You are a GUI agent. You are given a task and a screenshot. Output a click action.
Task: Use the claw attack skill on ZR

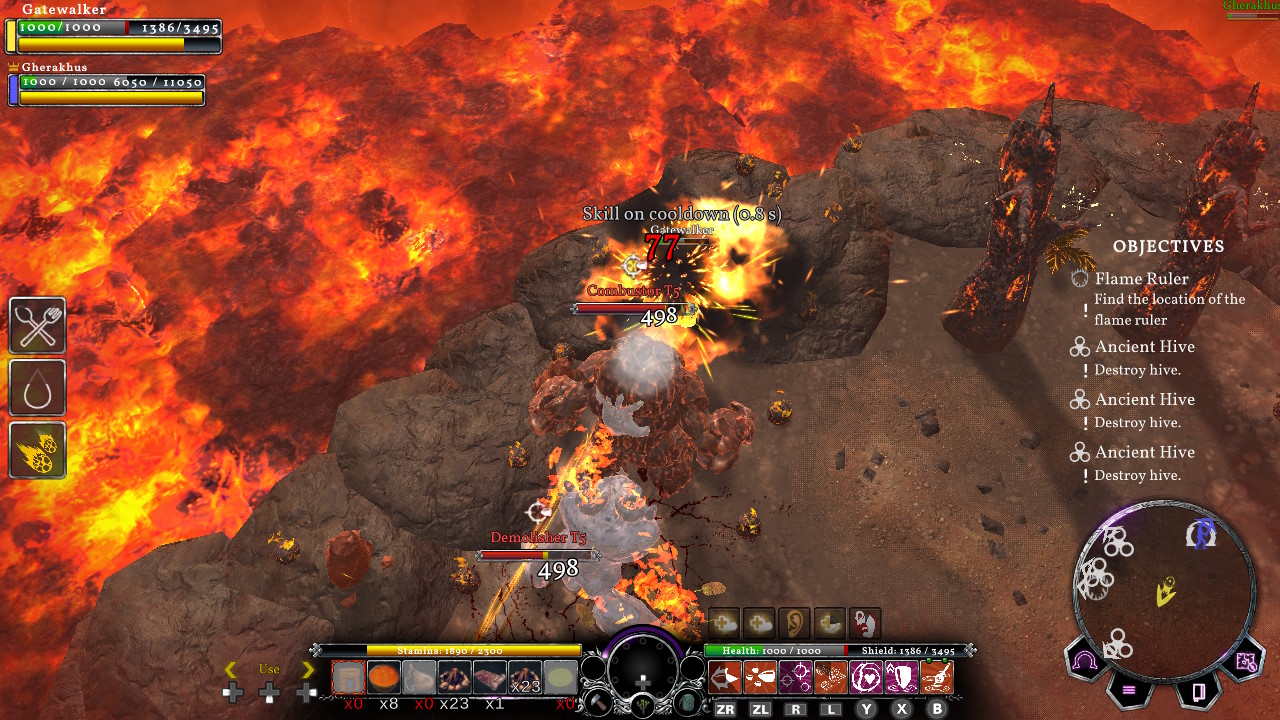(x=725, y=677)
